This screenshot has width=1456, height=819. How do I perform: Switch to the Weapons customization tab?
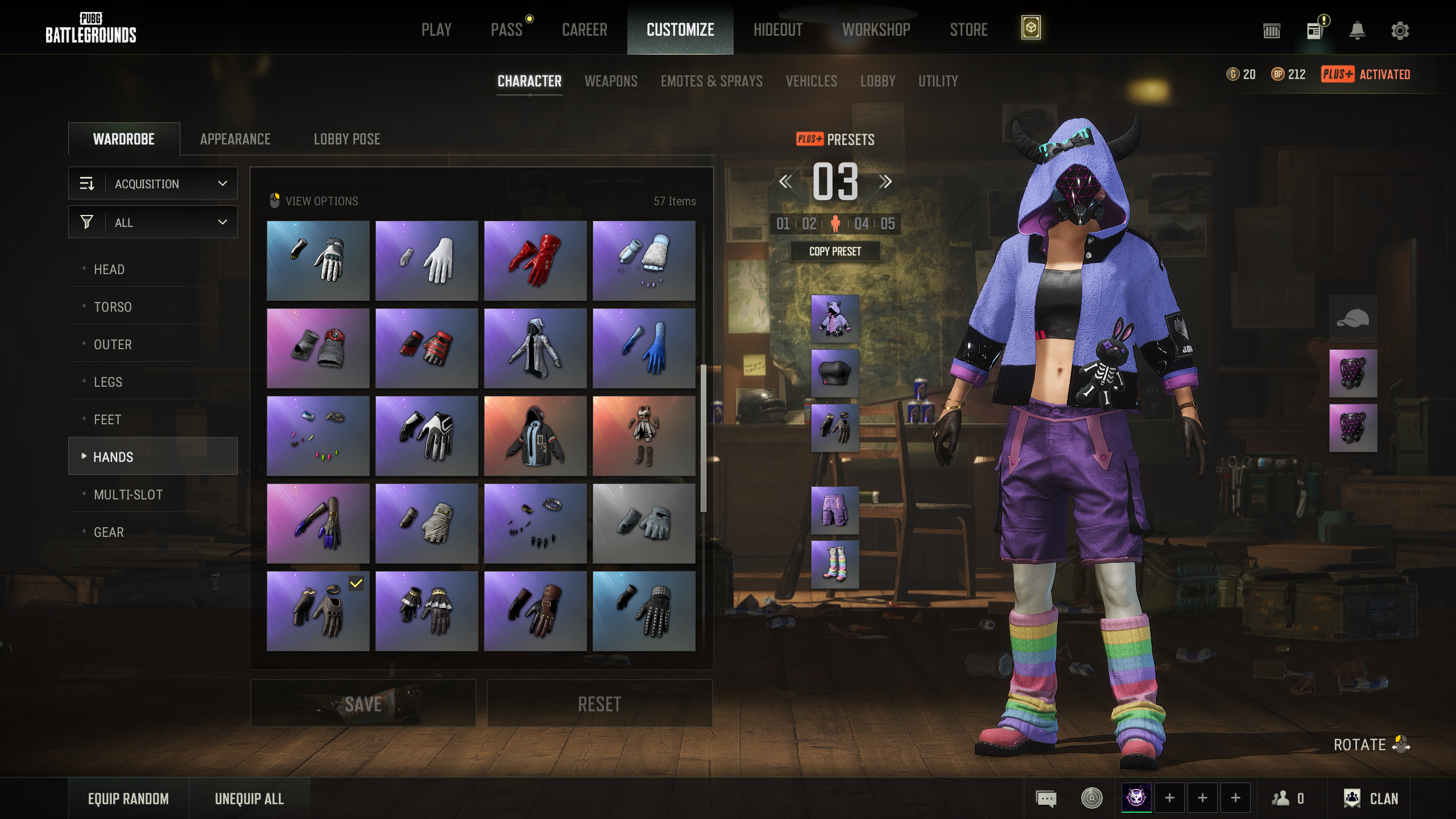(x=611, y=81)
